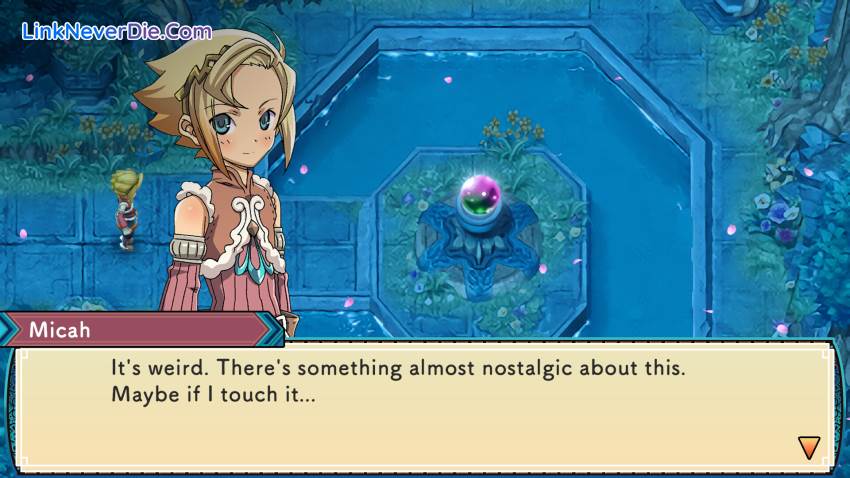Advance dialogue with the orange arrow
The width and height of the screenshot is (850, 478).
click(x=809, y=447)
